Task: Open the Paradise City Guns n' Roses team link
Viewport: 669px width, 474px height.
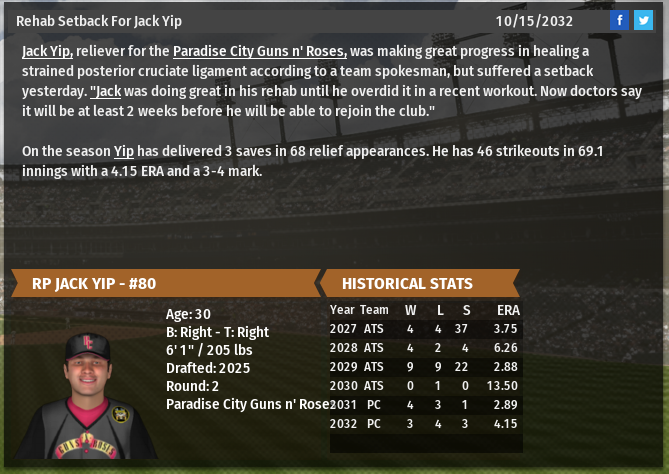Action: click(260, 51)
